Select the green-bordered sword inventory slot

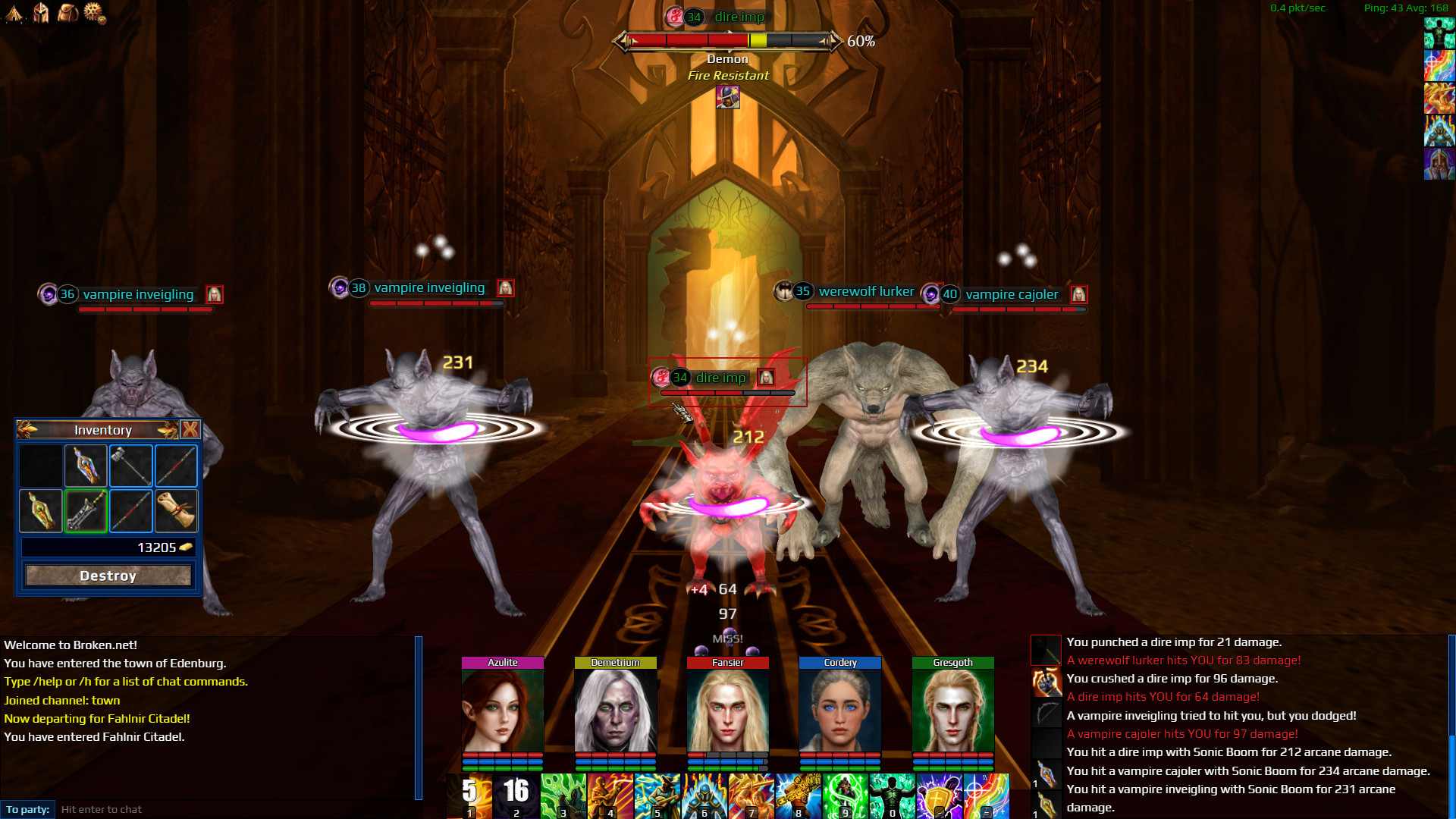[x=86, y=510]
